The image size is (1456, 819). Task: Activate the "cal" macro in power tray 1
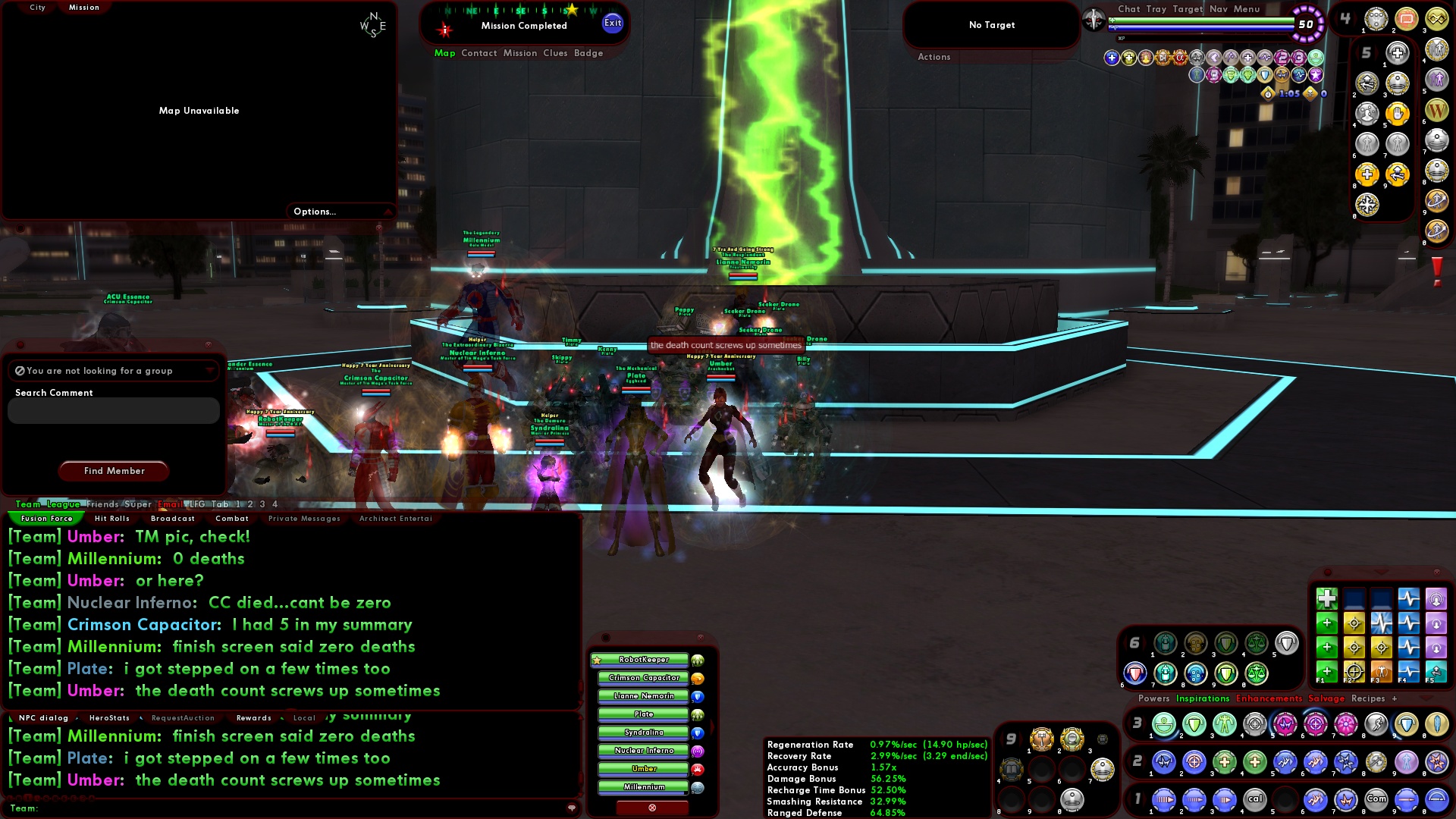tap(1254, 800)
